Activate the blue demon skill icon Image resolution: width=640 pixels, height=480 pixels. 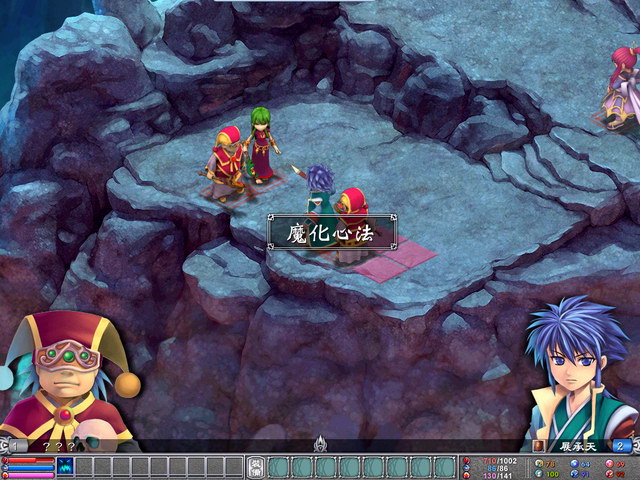[65, 466]
